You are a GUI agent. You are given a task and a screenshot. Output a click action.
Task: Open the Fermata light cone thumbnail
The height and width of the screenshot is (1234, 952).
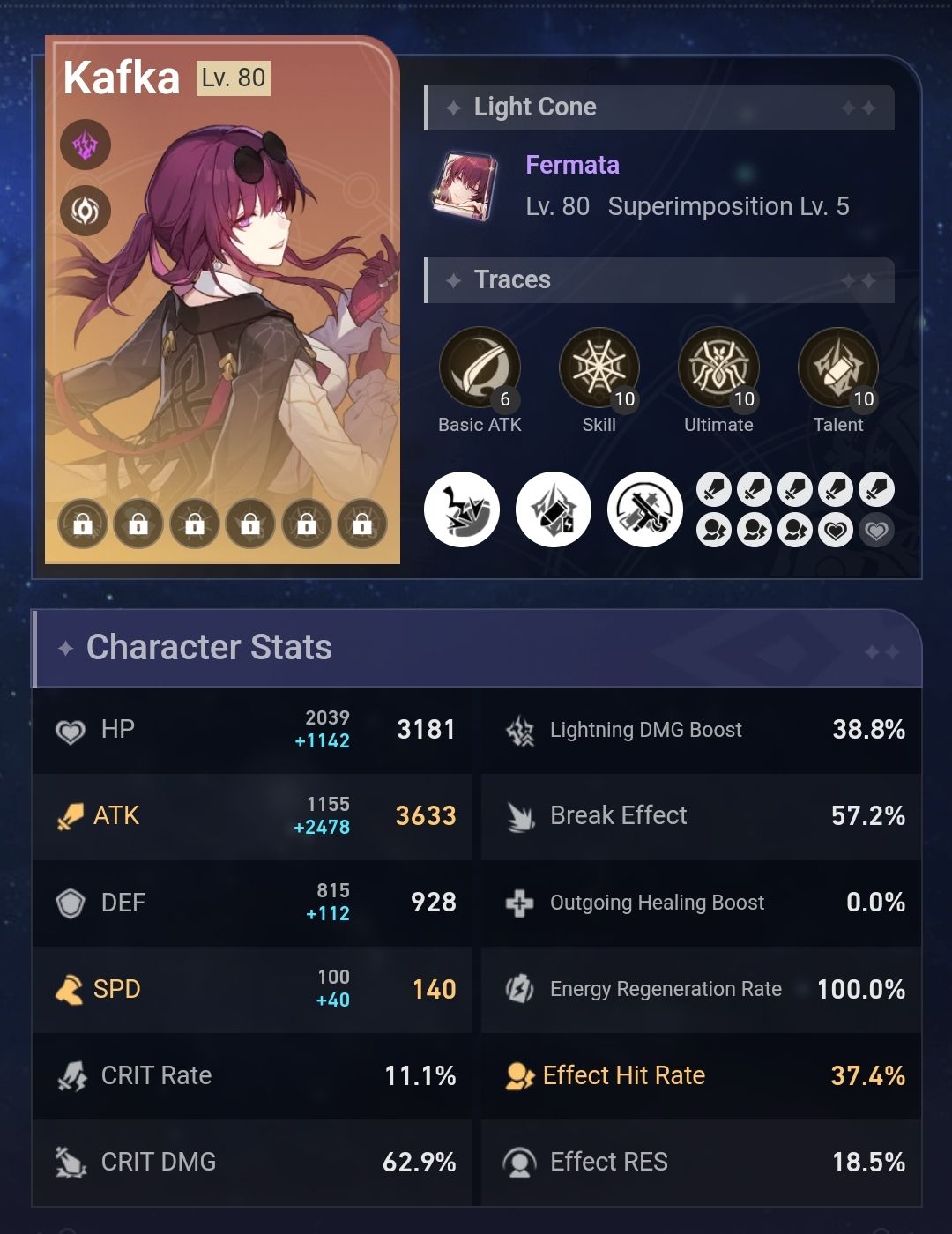(x=465, y=186)
